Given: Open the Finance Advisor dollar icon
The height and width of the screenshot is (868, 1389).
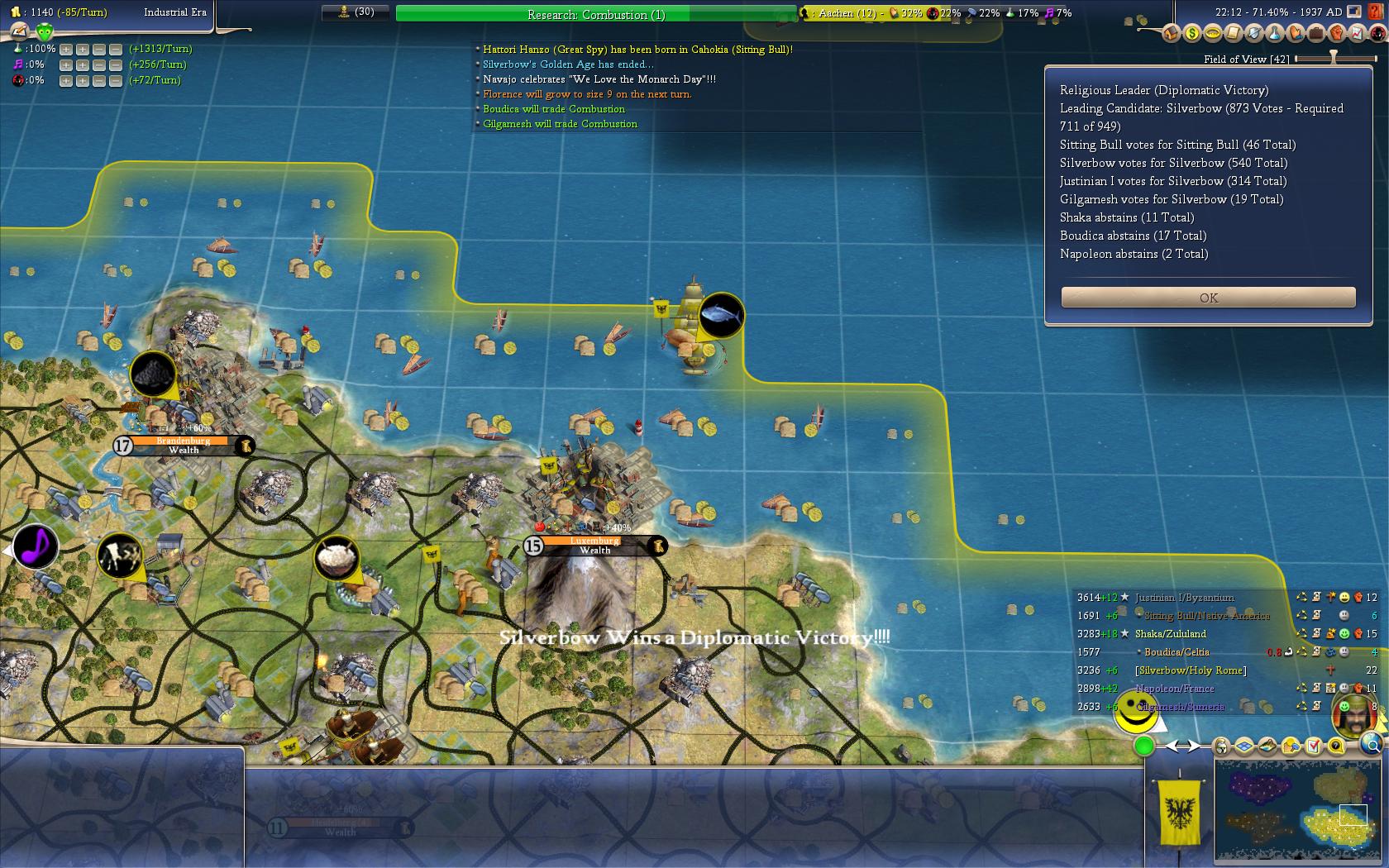Looking at the screenshot, I should pyautogui.click(x=1191, y=34).
